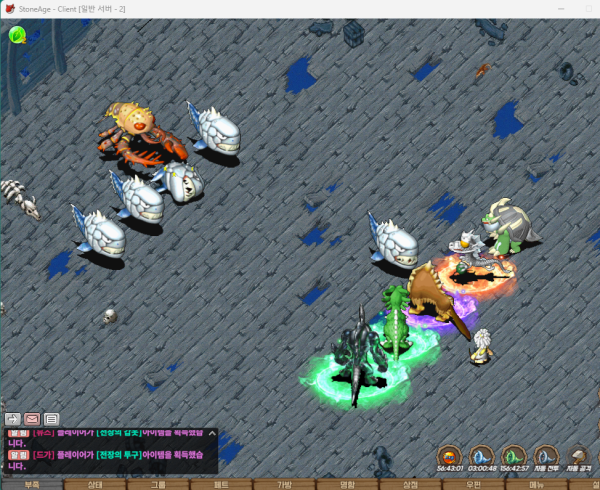Image resolution: width=600 pixels, height=490 pixels.
Task: Click the chat window's leftmost gray button
Action: pyautogui.click(x=13, y=419)
